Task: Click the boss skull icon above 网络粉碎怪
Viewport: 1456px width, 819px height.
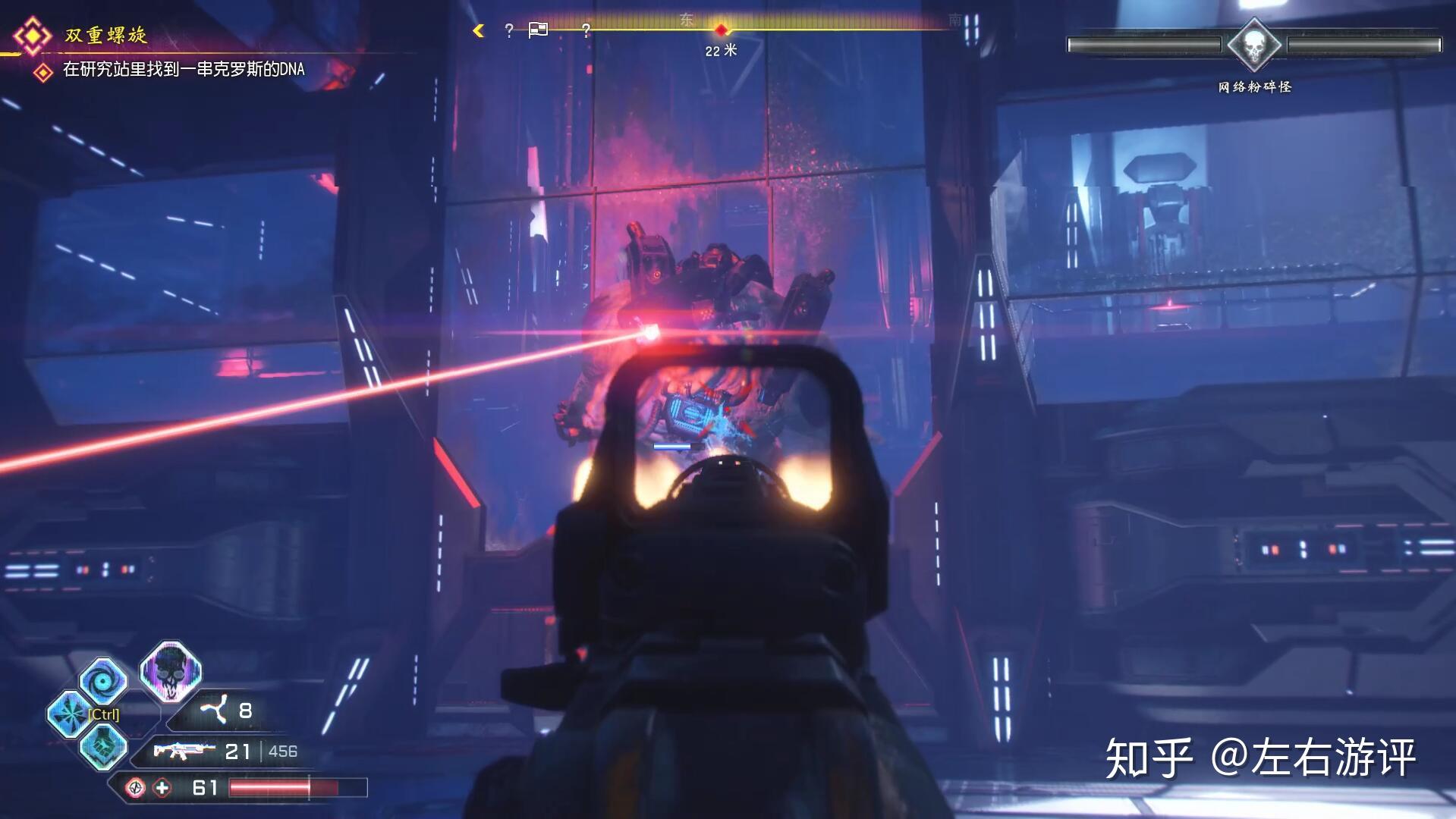Action: tap(1254, 45)
